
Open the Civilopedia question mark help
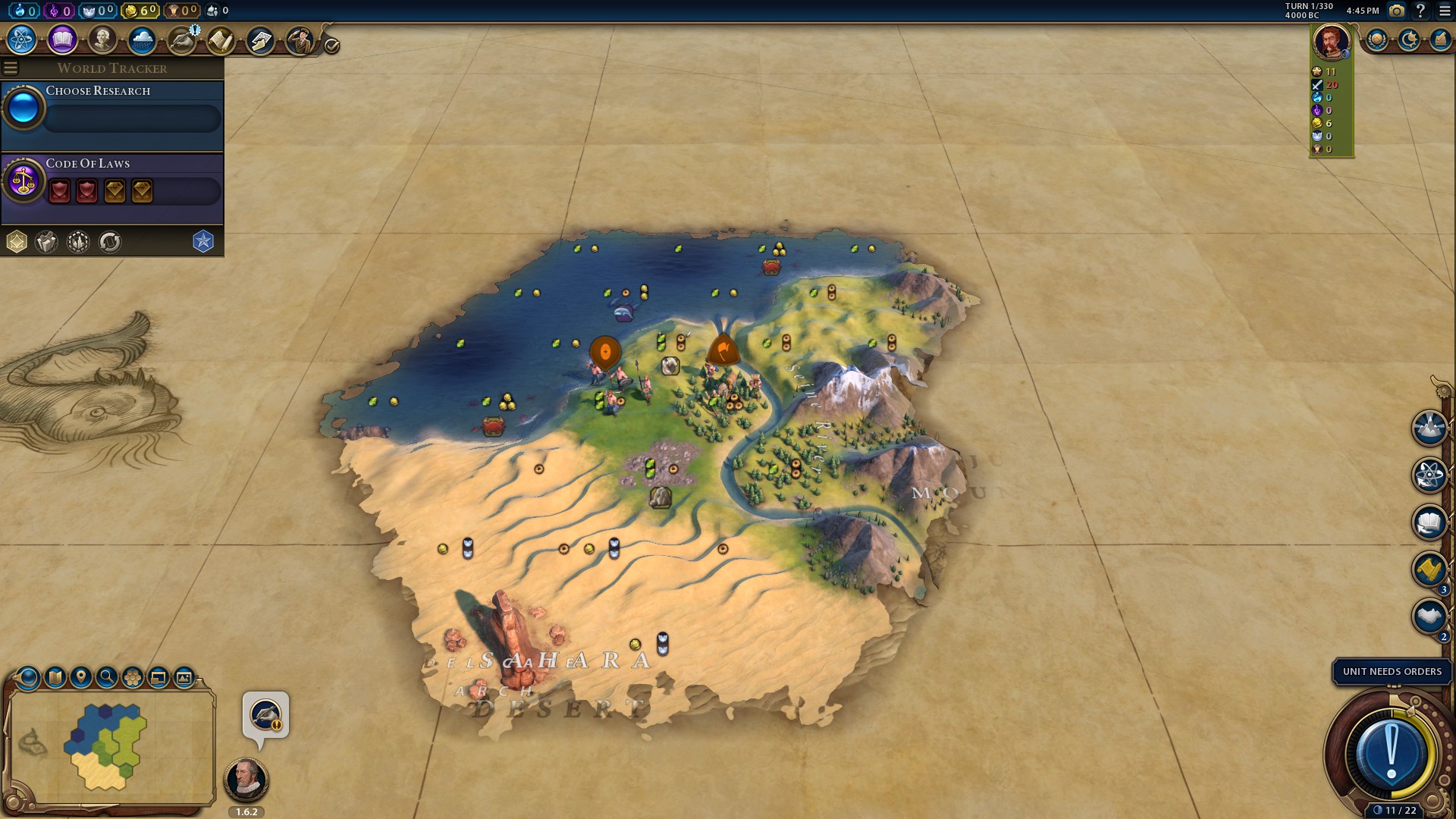tap(1420, 11)
